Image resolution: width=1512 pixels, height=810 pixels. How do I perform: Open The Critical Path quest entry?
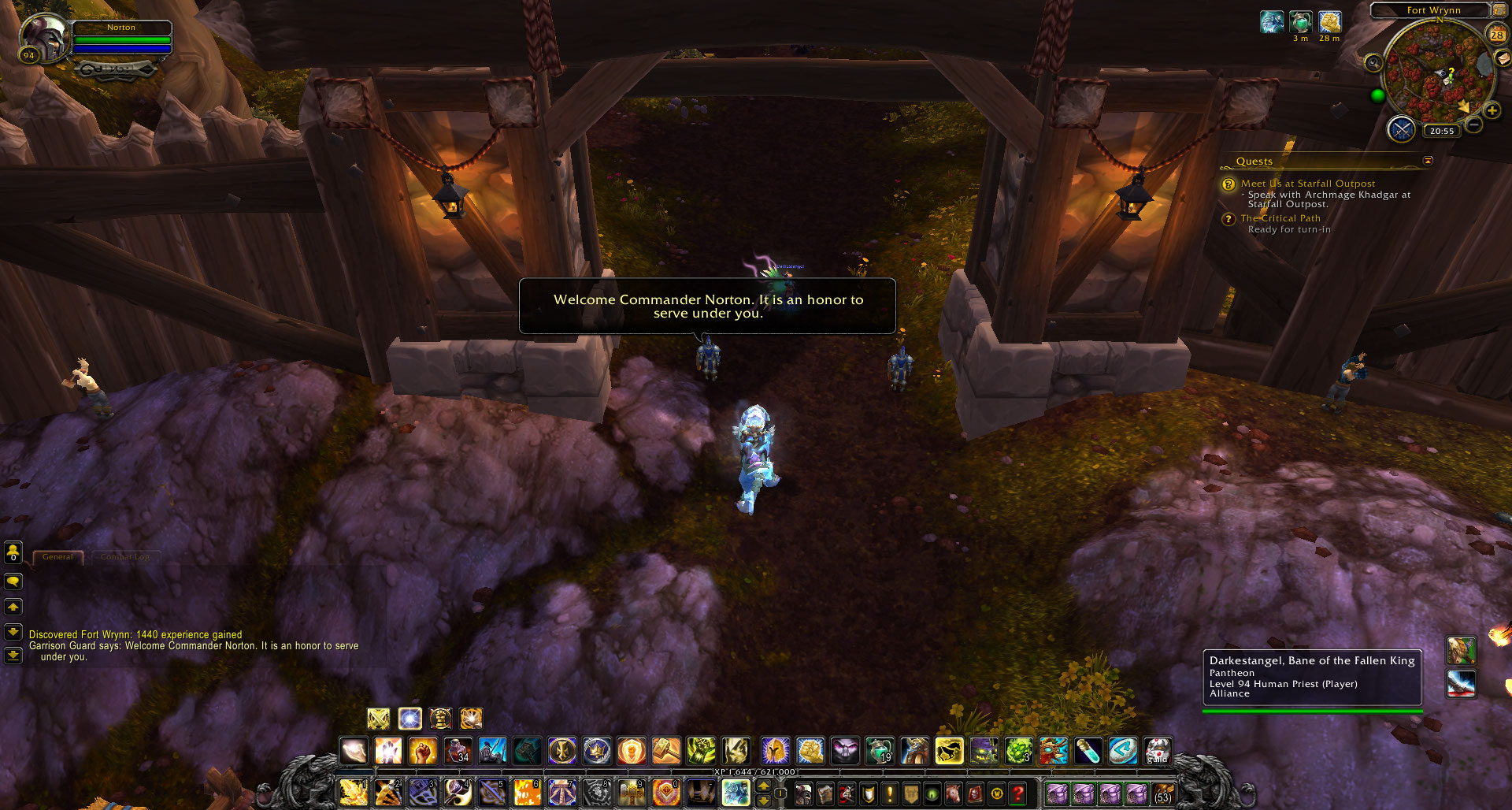(x=1280, y=218)
